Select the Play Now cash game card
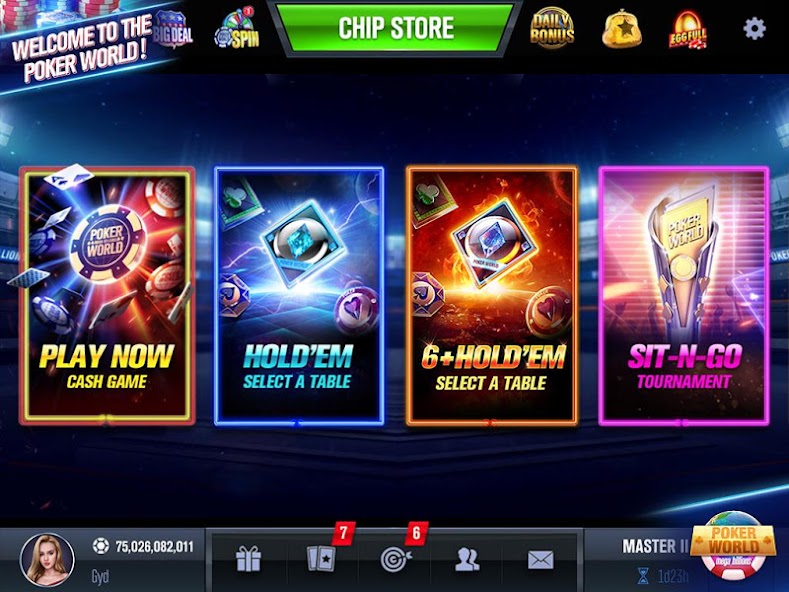The width and height of the screenshot is (789, 592). coord(107,296)
